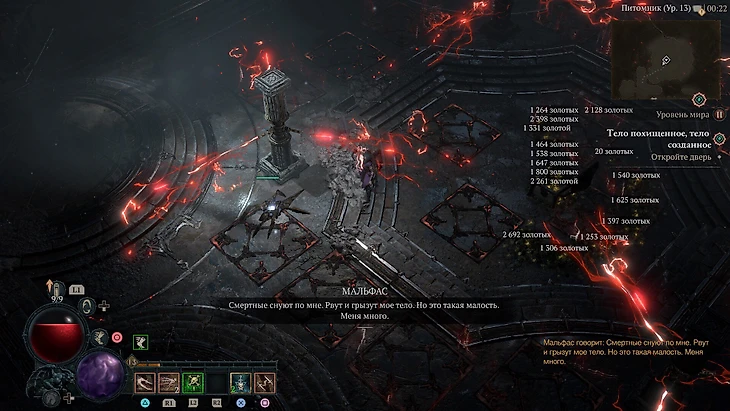Cast the fifth skill with the pale figure
730x411 pixels.
coord(241,381)
